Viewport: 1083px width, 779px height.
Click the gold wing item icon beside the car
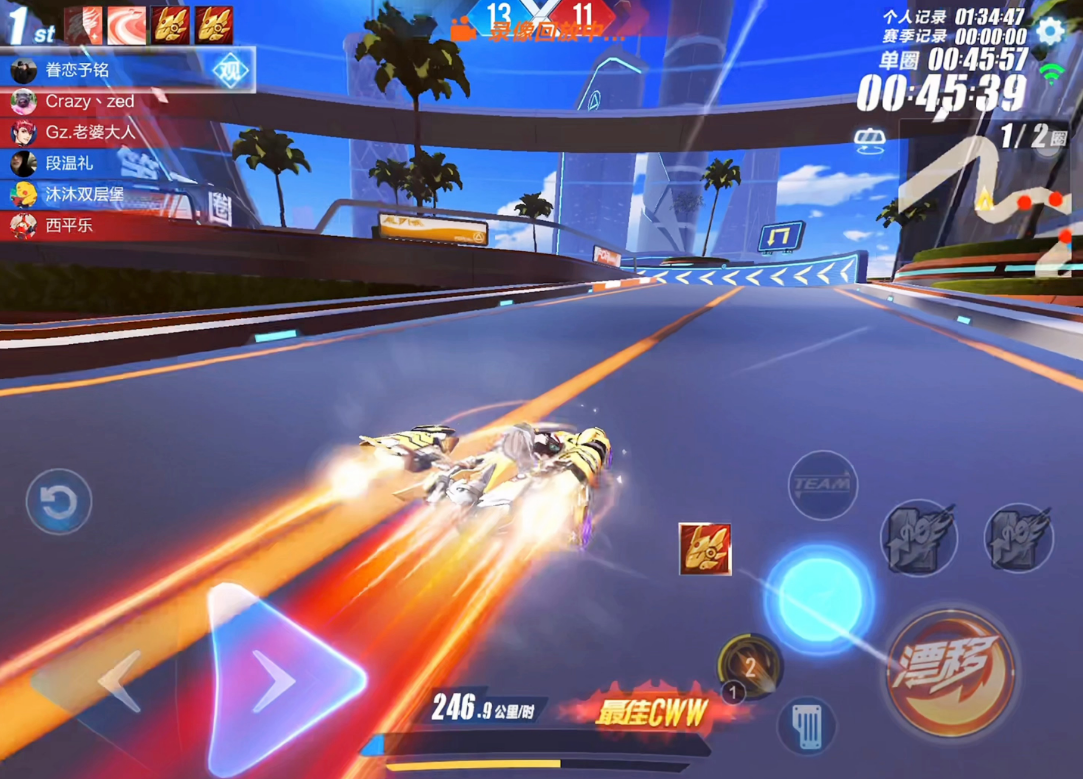click(705, 549)
